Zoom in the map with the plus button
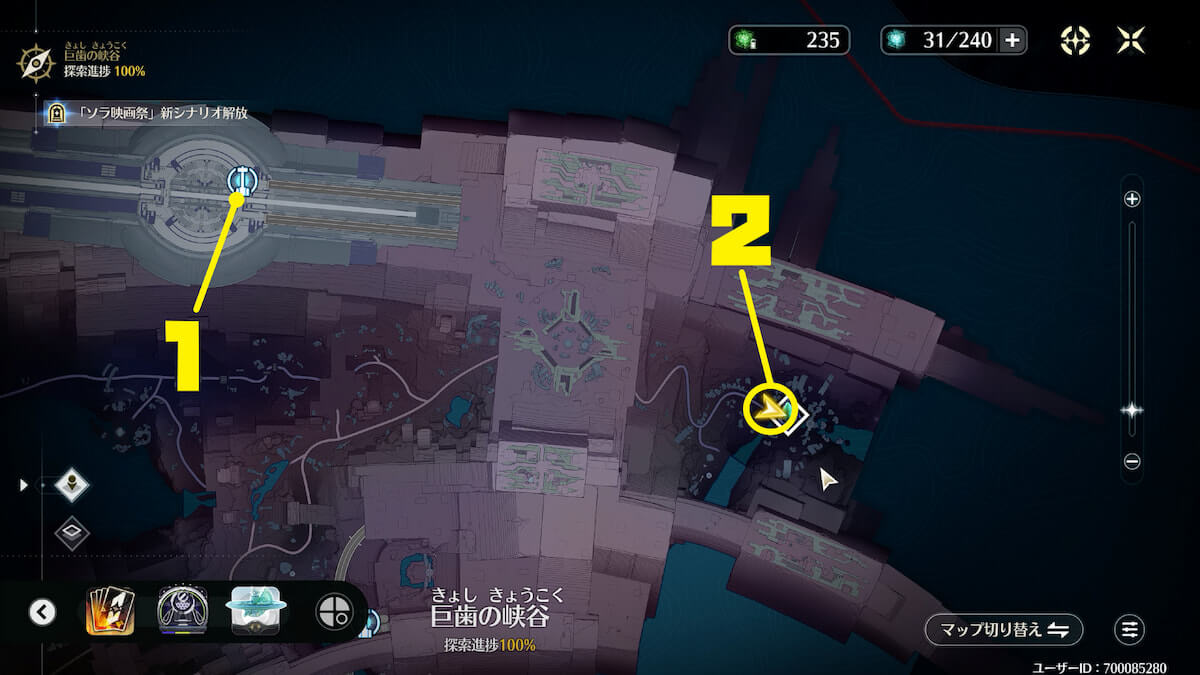This screenshot has height=675, width=1200. tap(1132, 199)
